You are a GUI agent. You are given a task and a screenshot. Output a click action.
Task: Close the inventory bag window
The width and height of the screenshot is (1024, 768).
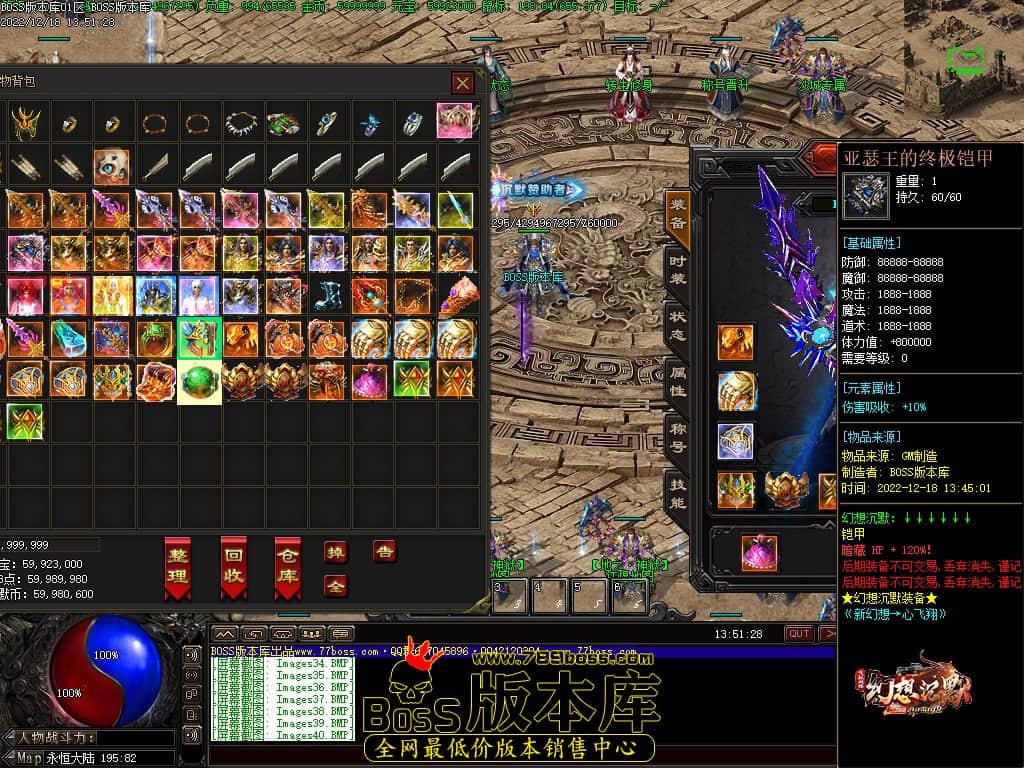tap(461, 83)
